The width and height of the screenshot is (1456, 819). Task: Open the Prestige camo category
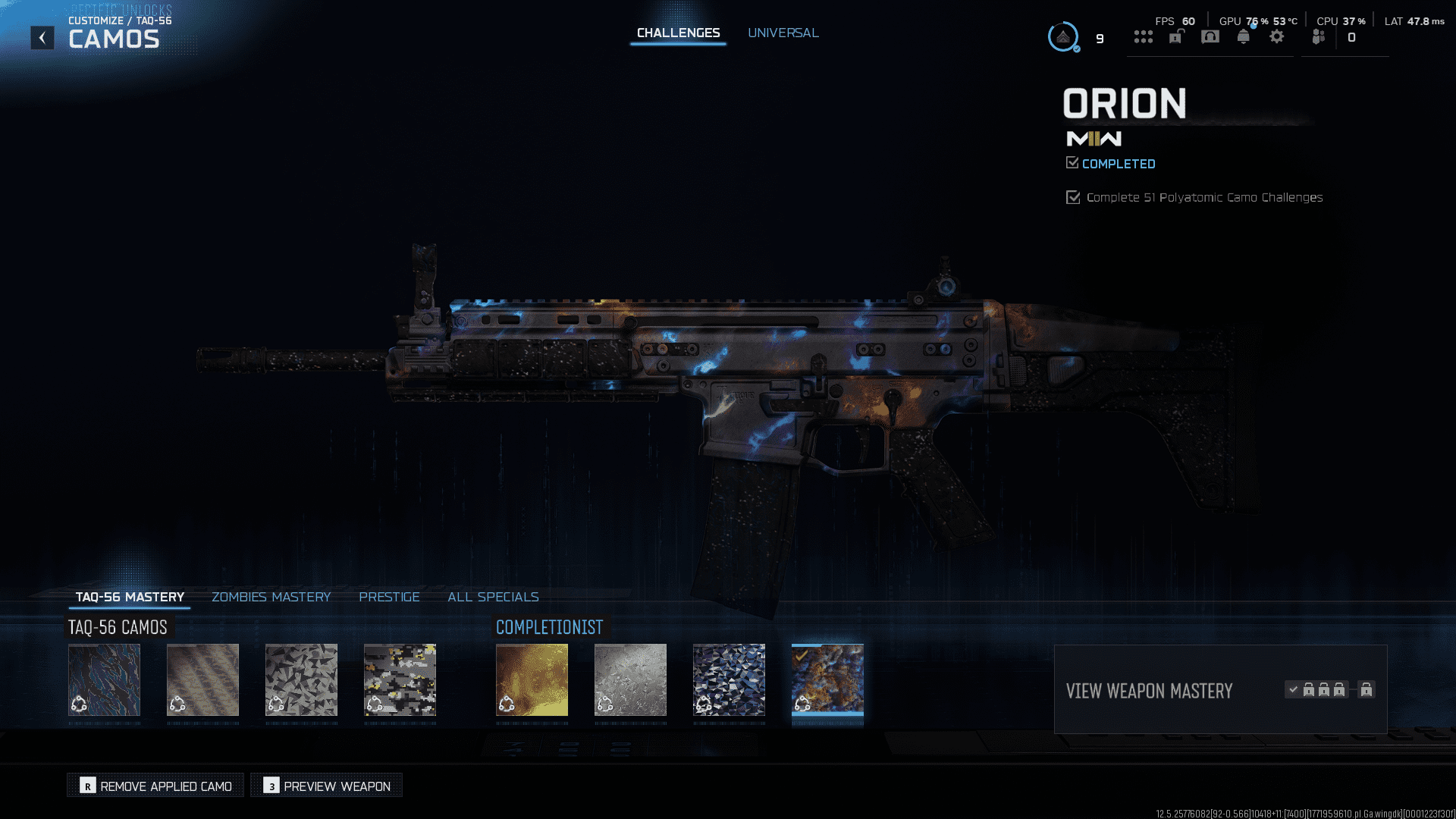(389, 598)
